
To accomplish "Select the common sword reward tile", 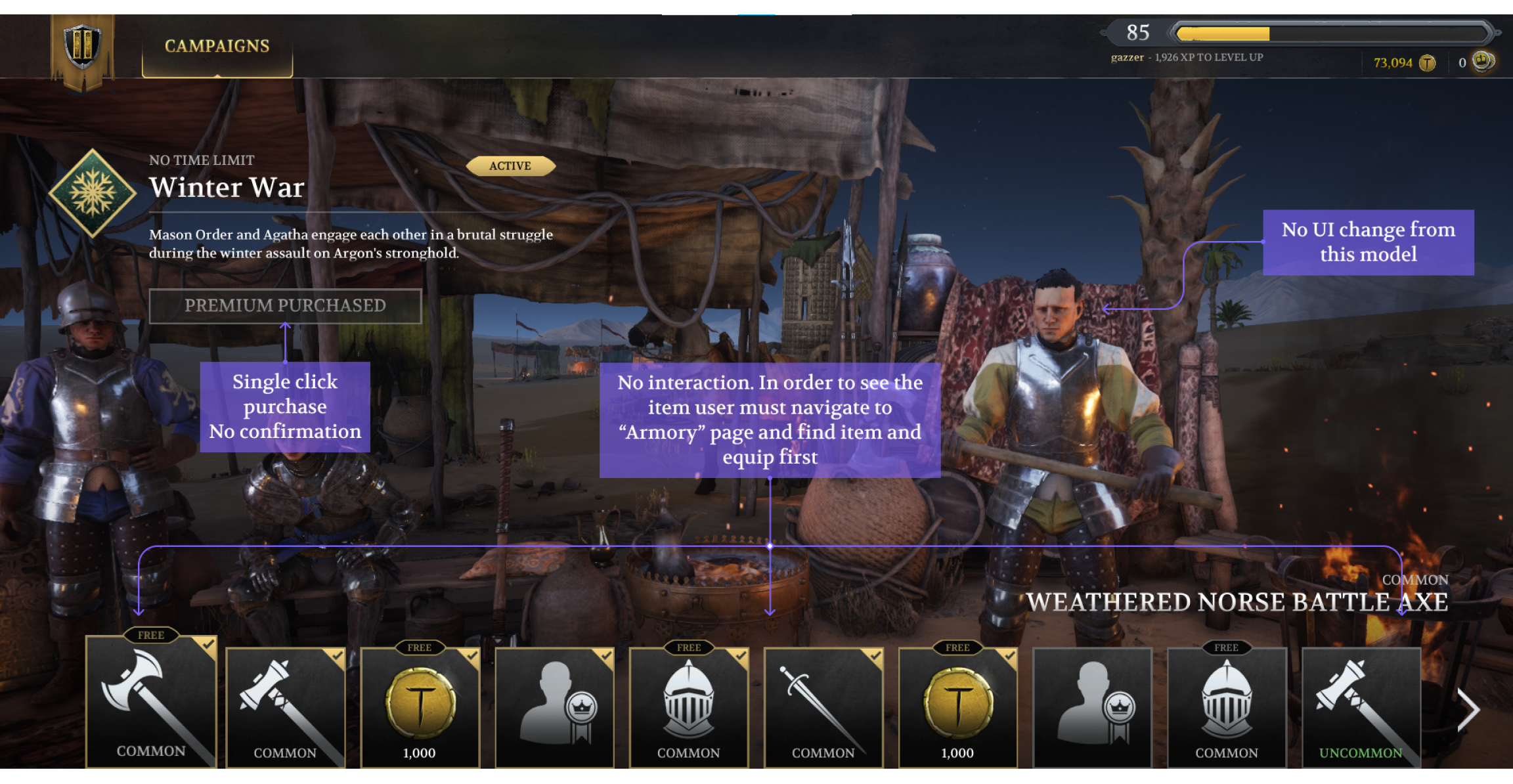I will [x=823, y=708].
